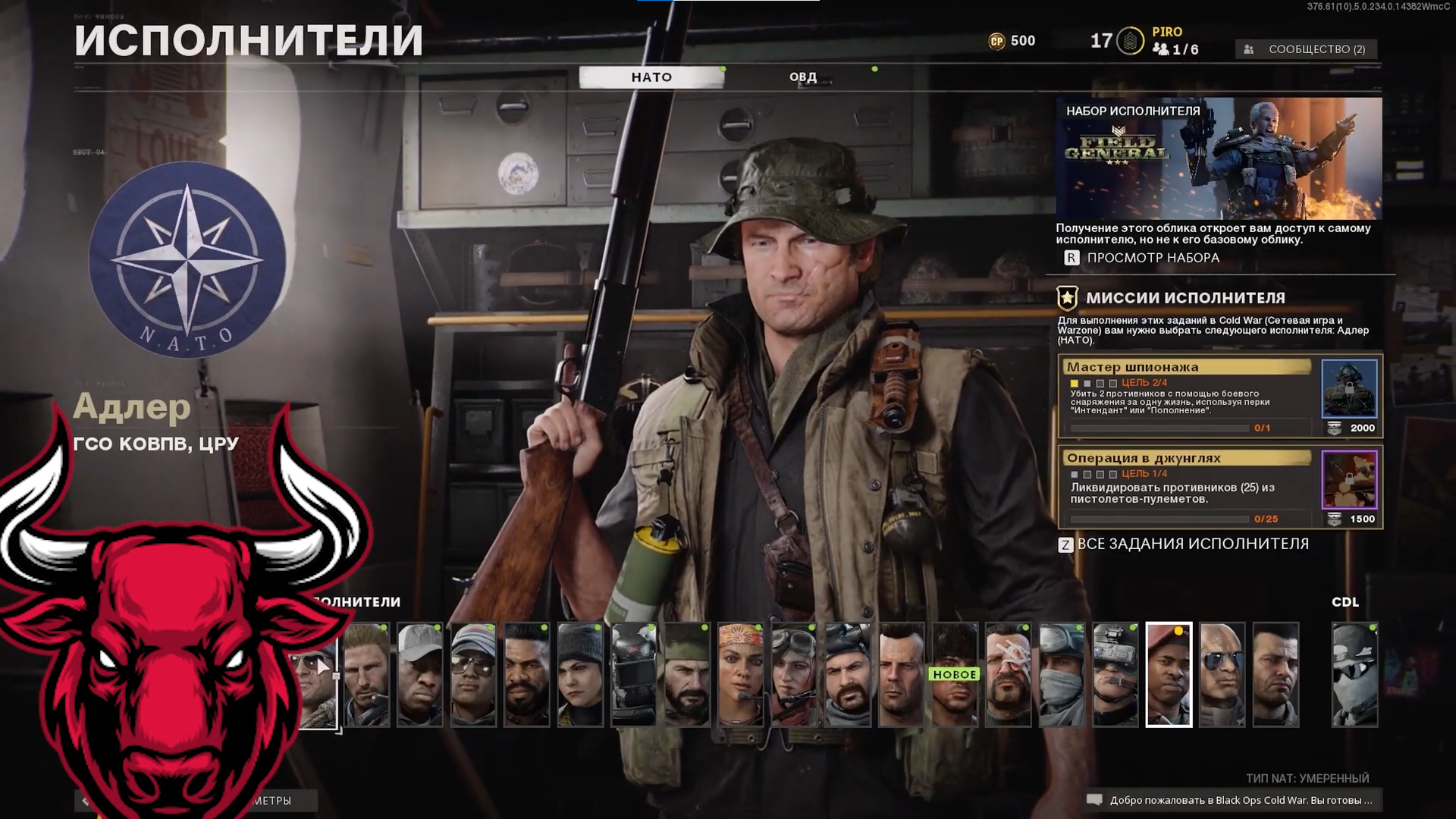
Task: Pick the operator with bandaged eye
Action: [x=1009, y=675]
